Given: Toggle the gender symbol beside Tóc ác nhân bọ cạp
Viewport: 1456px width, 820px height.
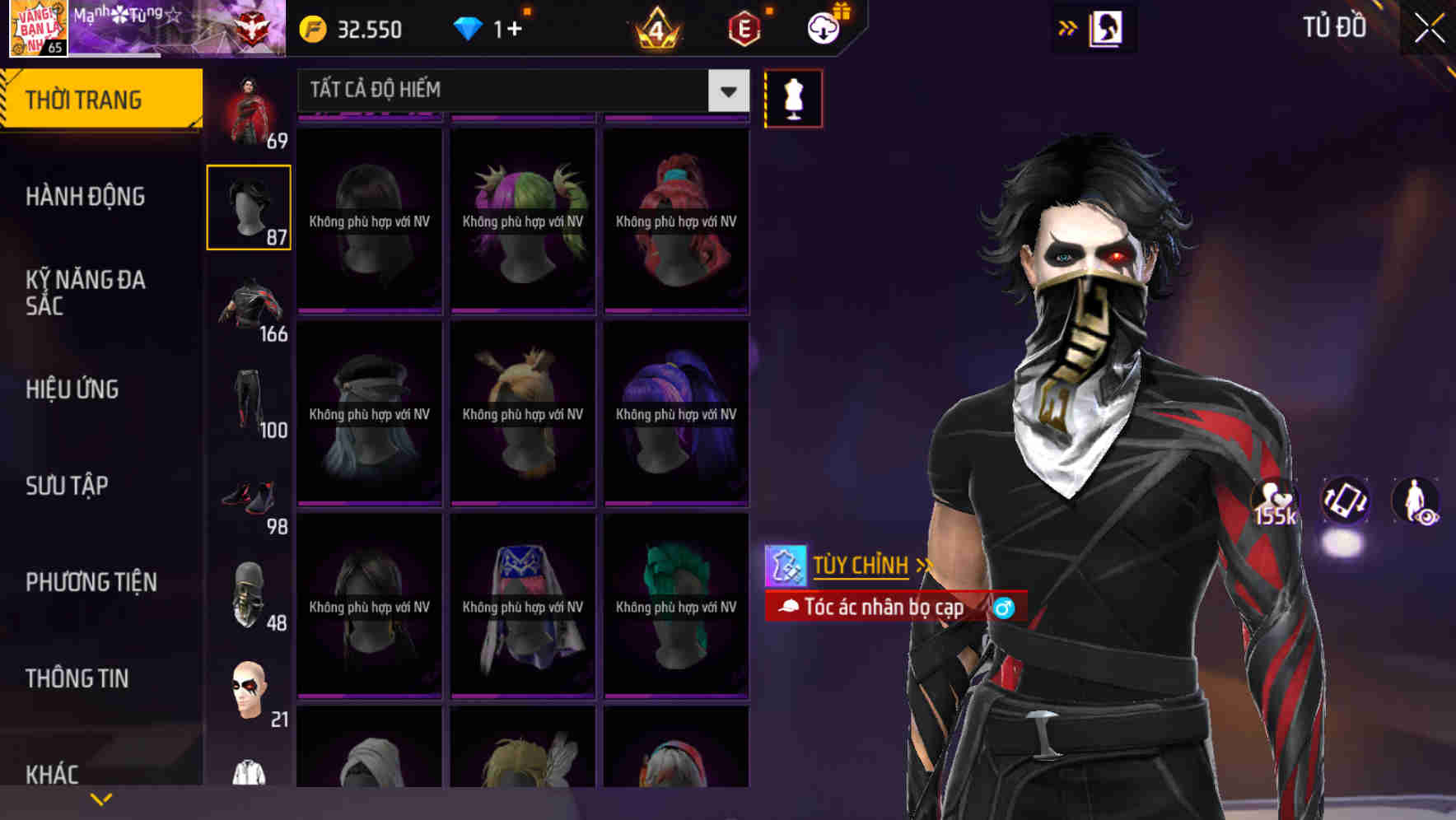Looking at the screenshot, I should coord(1006,607).
